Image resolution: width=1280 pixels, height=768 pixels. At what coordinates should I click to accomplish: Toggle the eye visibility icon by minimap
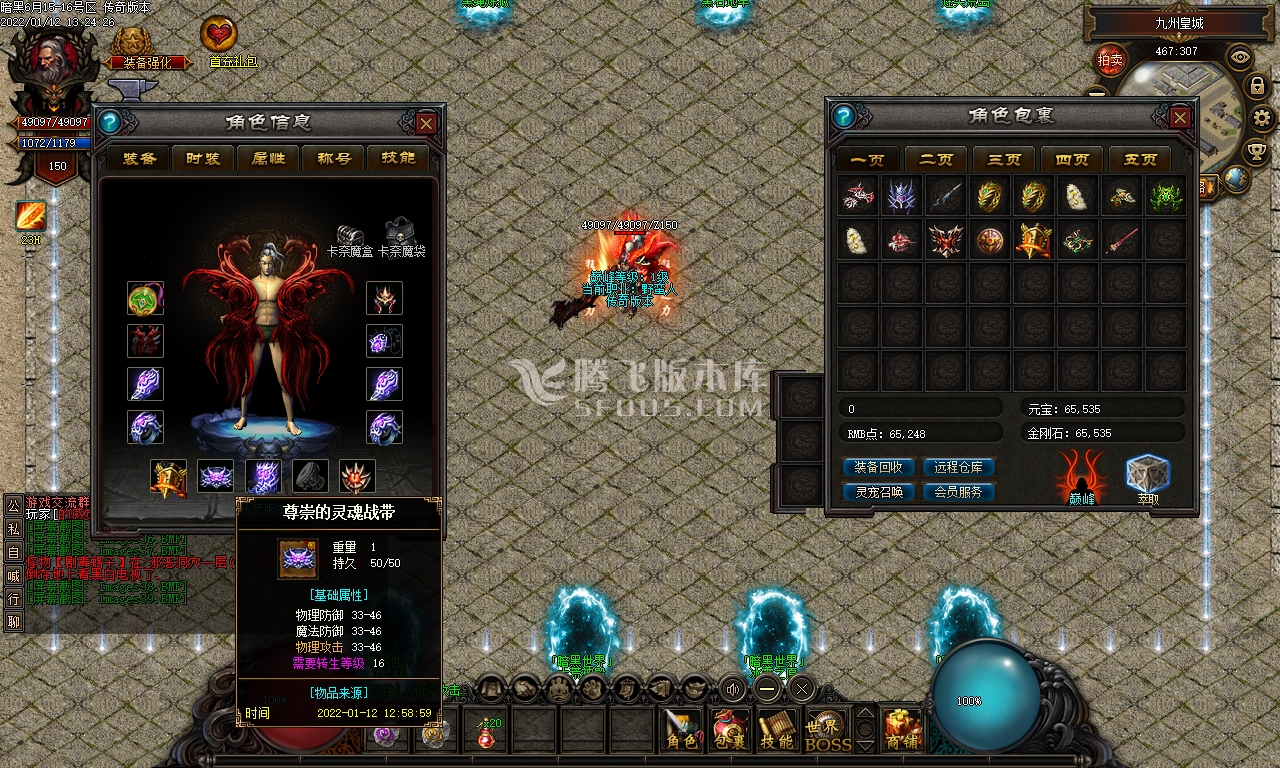pyautogui.click(x=1240, y=56)
